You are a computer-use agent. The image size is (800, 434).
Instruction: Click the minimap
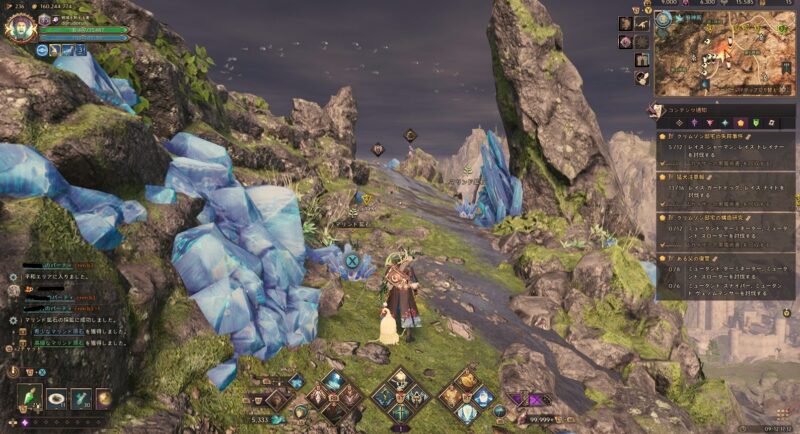coord(725,53)
